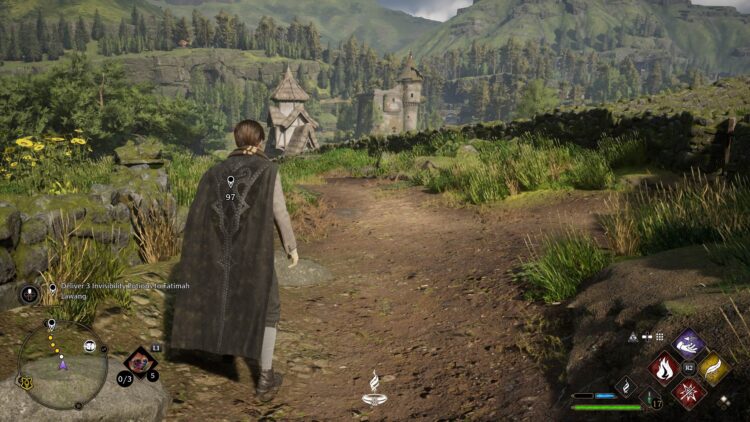Use the yellow feather Levioso spell

(x=713, y=368)
